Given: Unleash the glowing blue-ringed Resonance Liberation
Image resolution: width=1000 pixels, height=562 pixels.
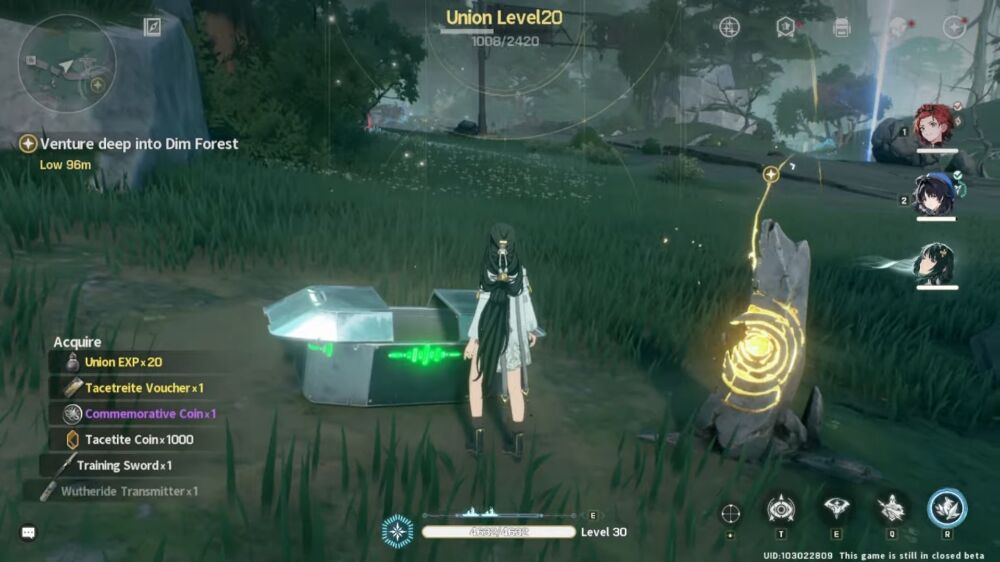Looking at the screenshot, I should [x=946, y=508].
